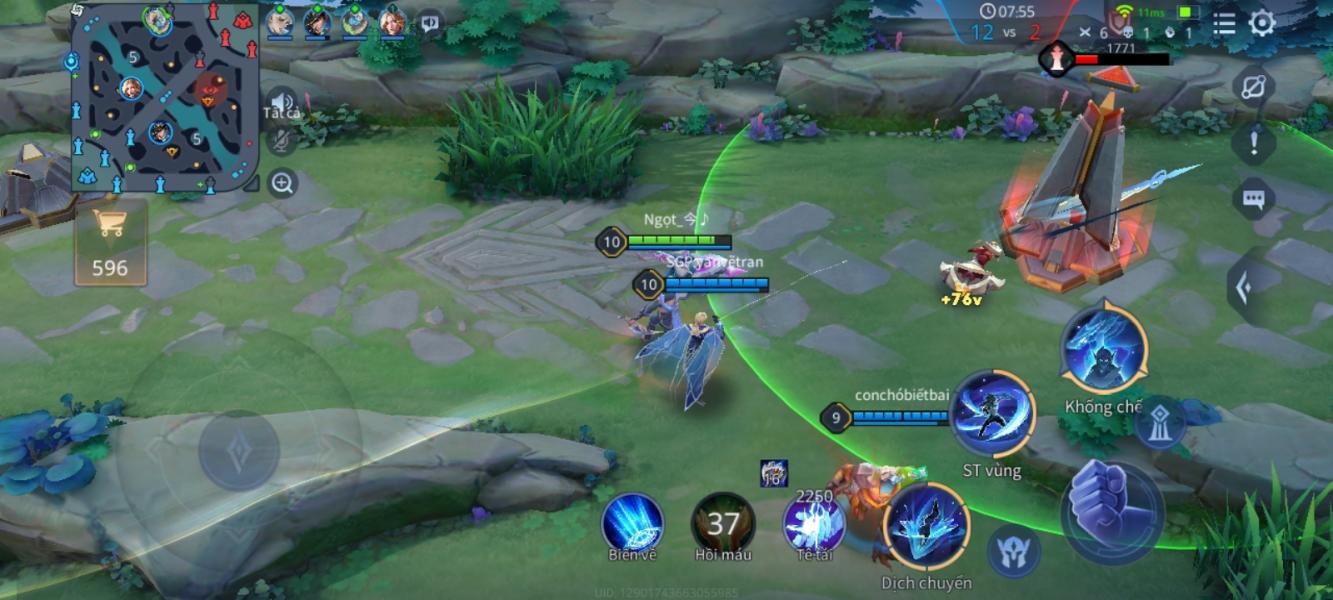1333x600 pixels.
Task: Open the scoreboard list icon
Action: click(x=1224, y=23)
